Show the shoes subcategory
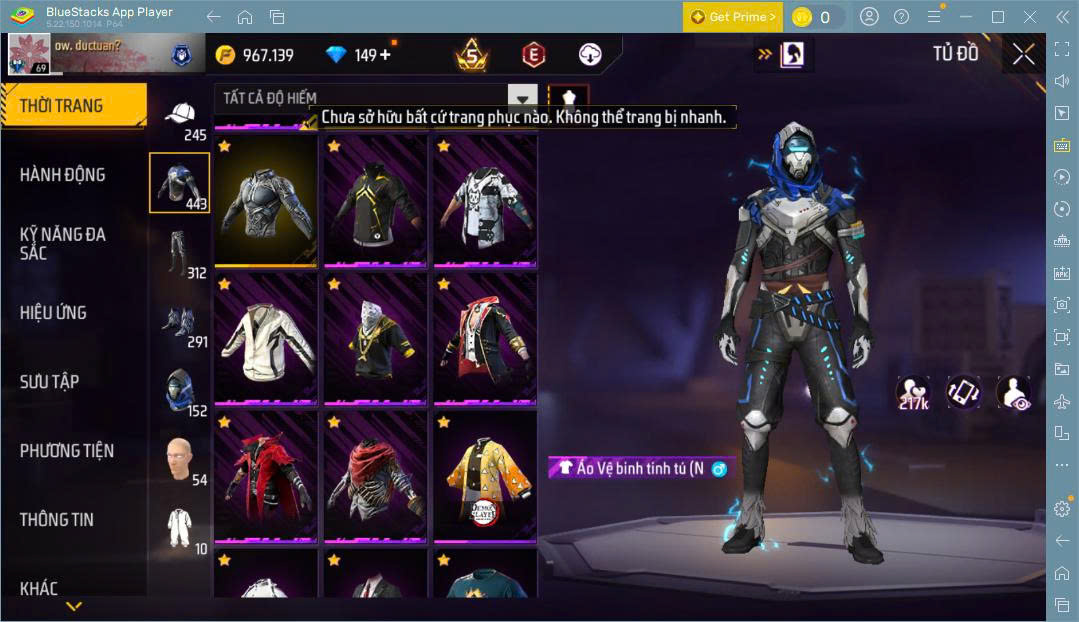This screenshot has width=1079, height=622. (x=179, y=322)
